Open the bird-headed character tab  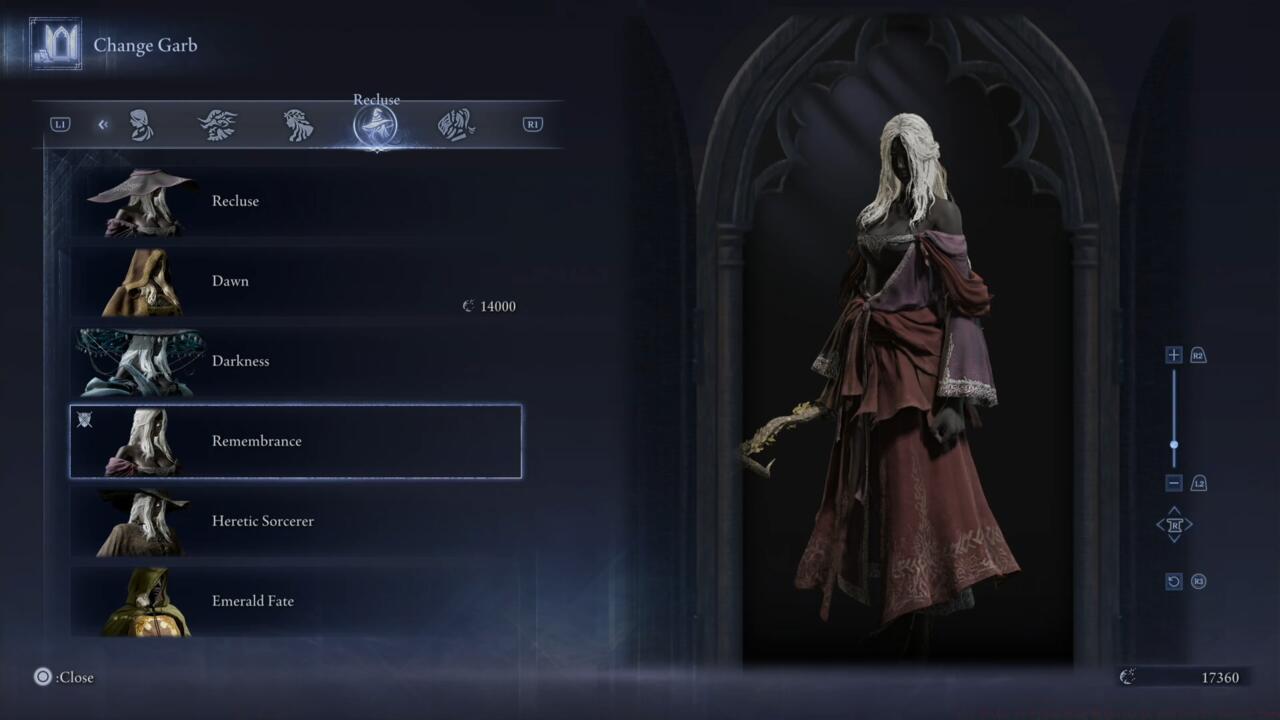pyautogui.click(x=218, y=125)
